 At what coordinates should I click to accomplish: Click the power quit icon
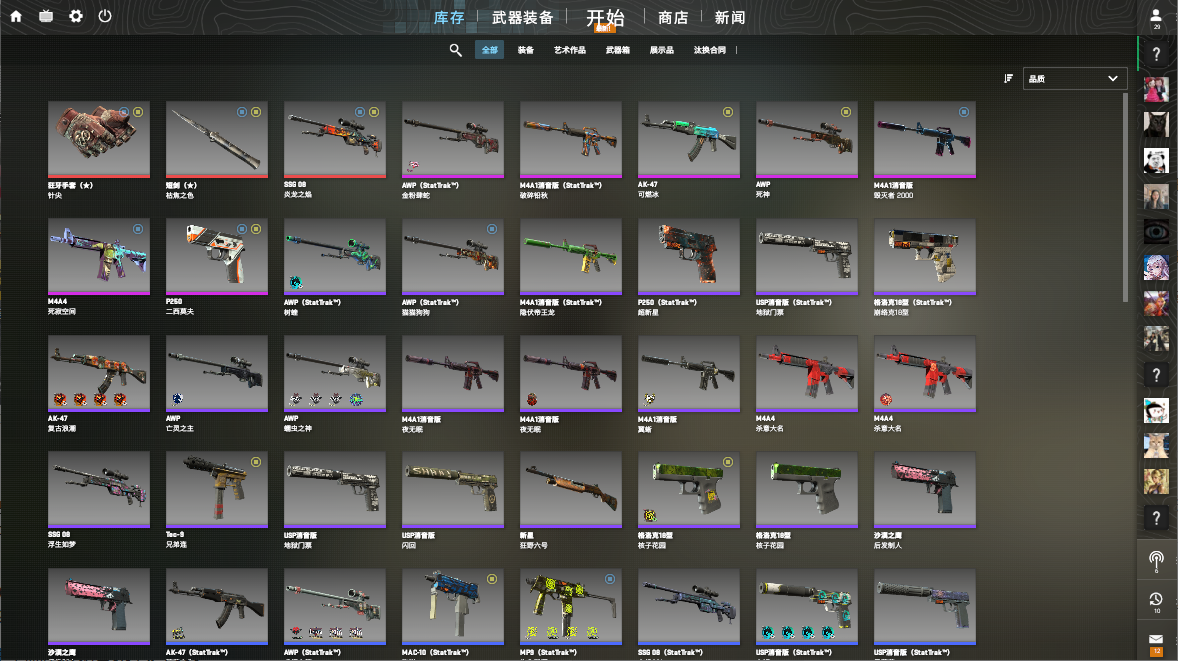105,16
